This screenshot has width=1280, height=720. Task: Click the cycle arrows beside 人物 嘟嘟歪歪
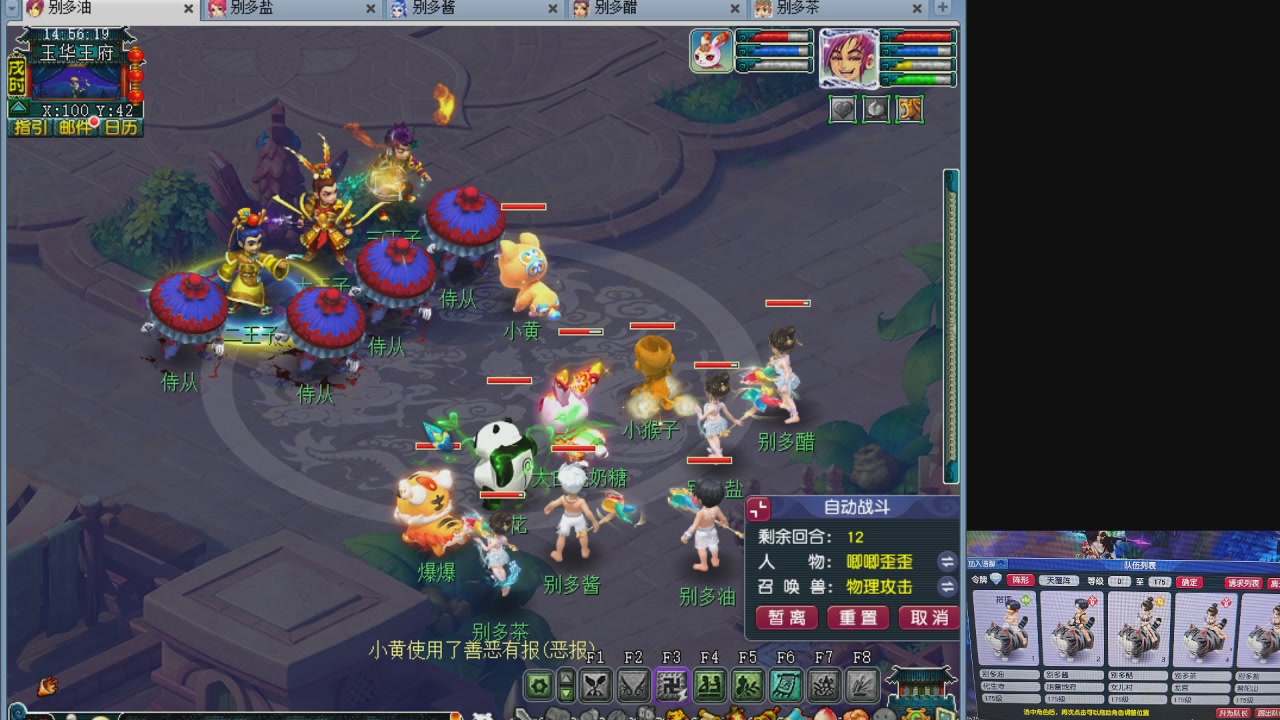tap(946, 562)
